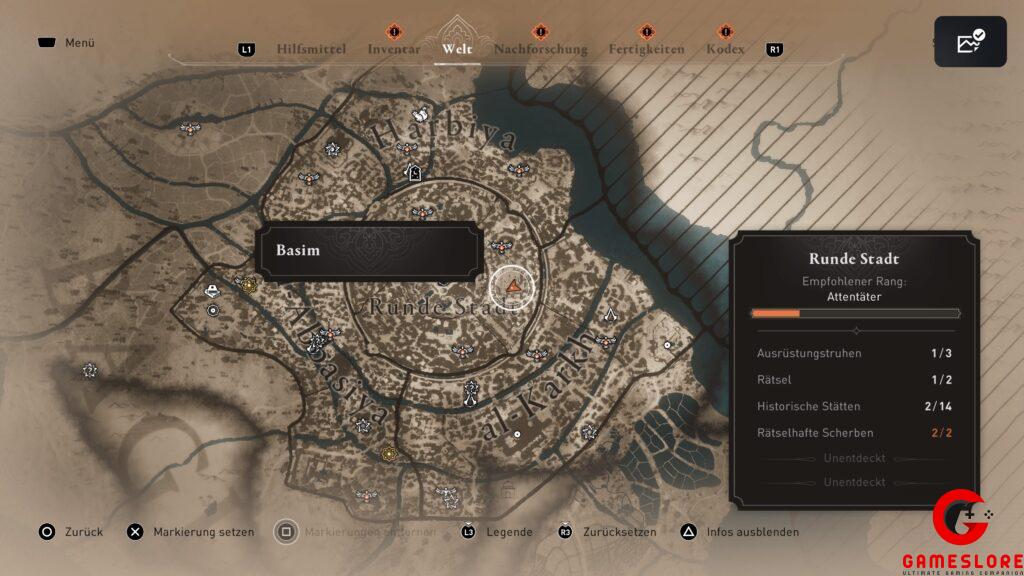Click the Basim player marker on map
The height and width of the screenshot is (576, 1024).
(513, 287)
